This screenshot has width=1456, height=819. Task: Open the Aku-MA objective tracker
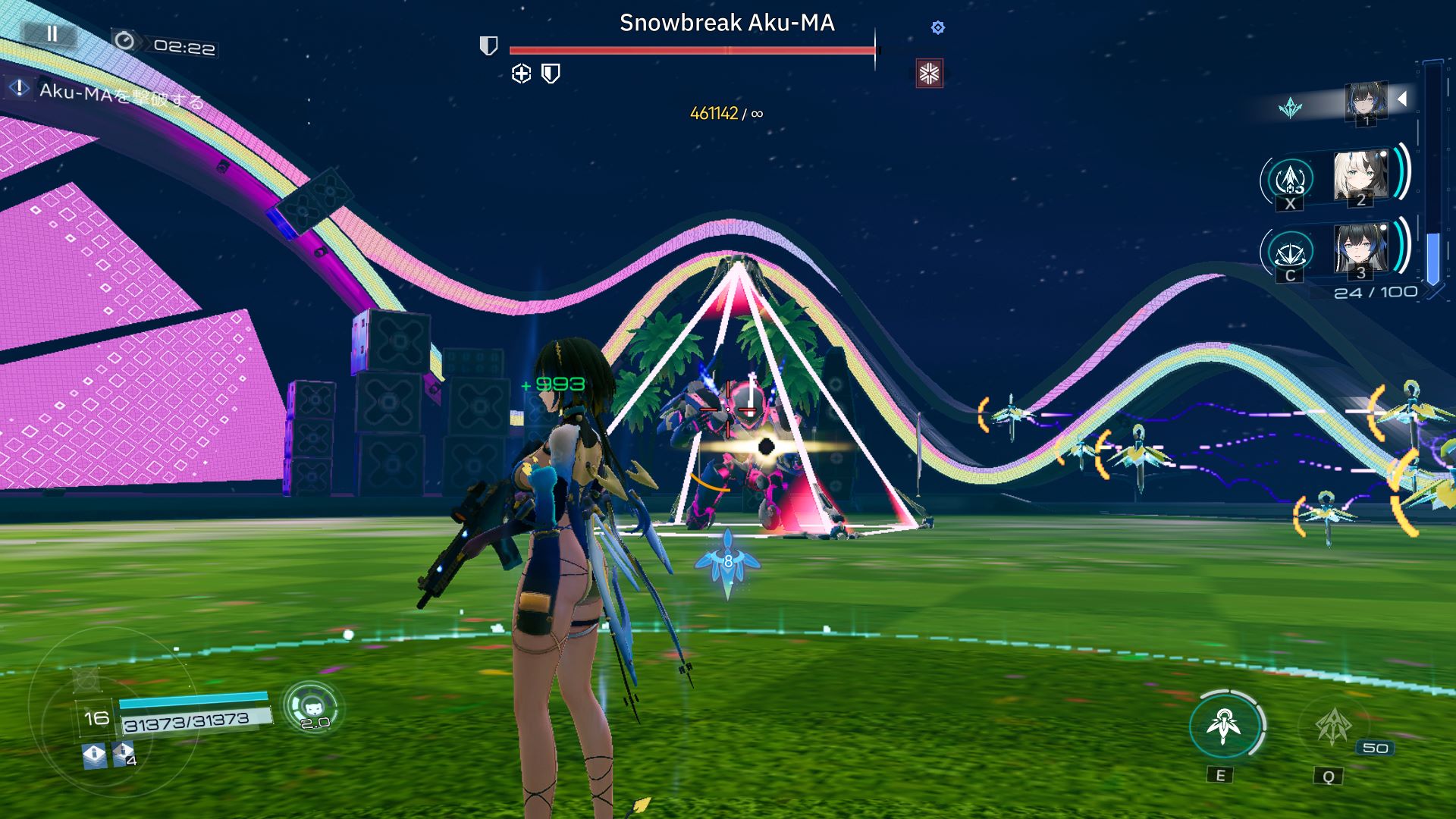pyautogui.click(x=106, y=93)
